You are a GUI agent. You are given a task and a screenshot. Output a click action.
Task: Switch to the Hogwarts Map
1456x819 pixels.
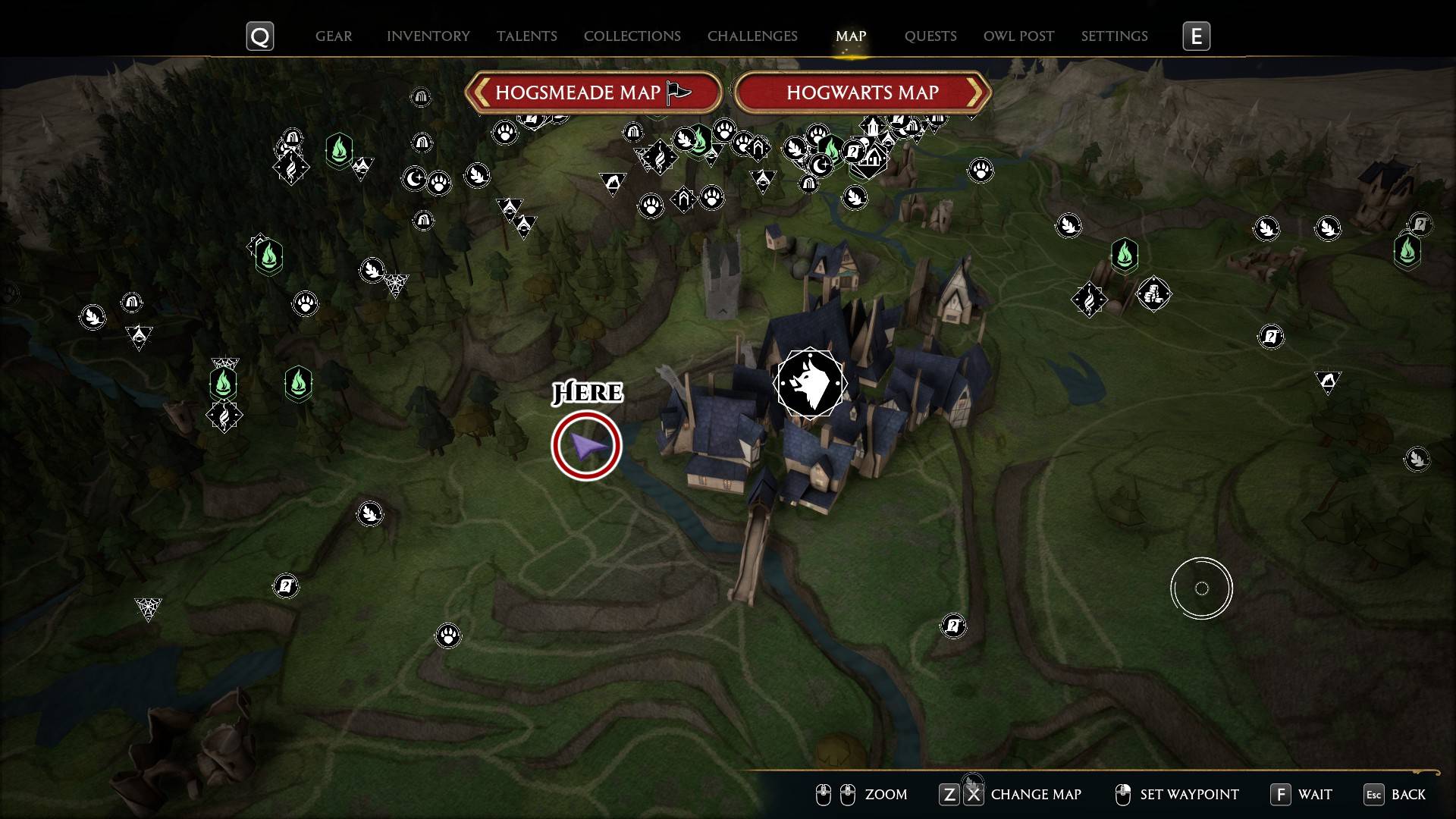pos(862,93)
